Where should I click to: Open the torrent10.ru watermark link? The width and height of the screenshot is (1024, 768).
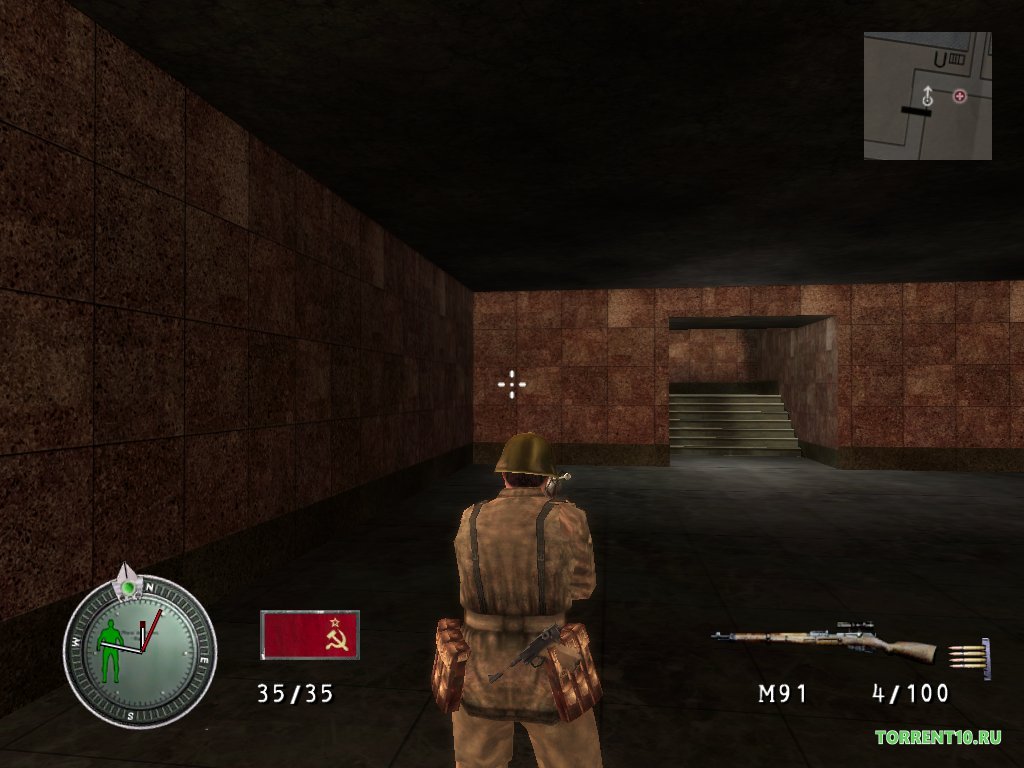[x=938, y=738]
